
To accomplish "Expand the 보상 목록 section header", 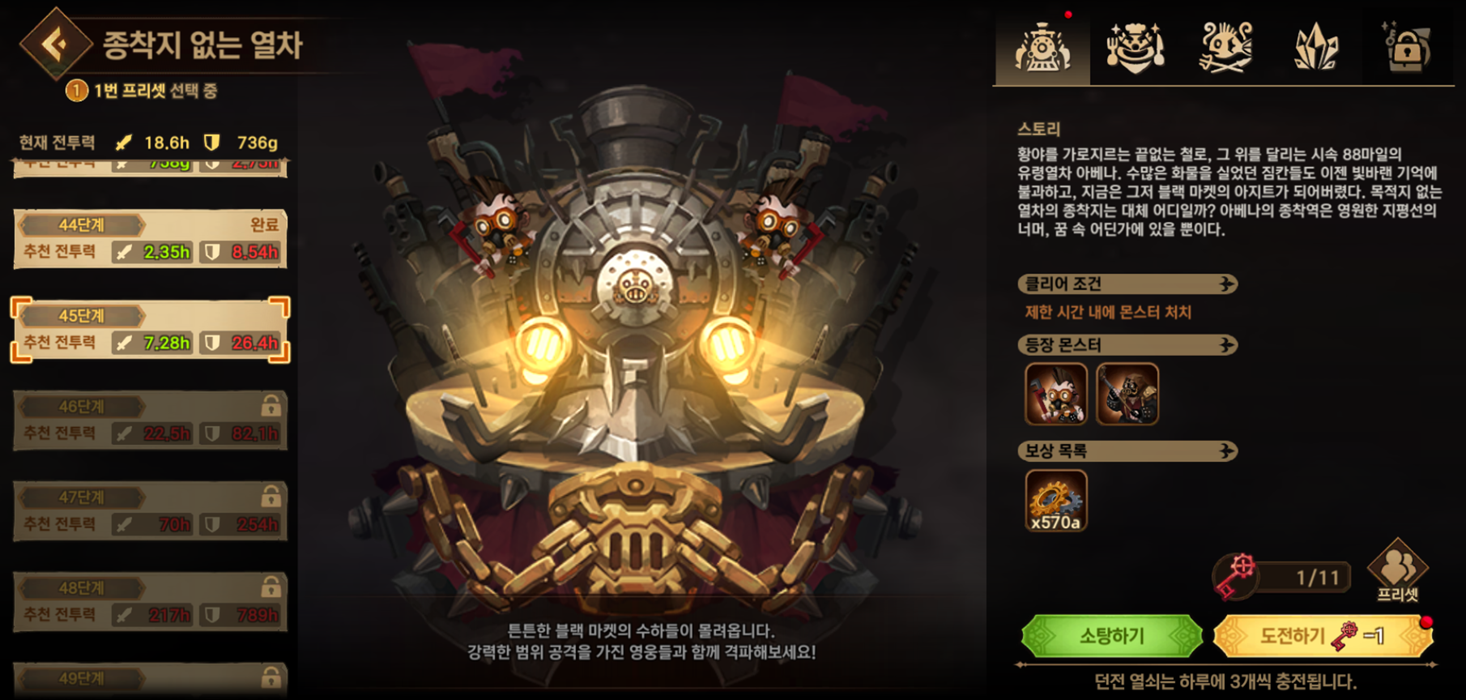I will 1127,451.
